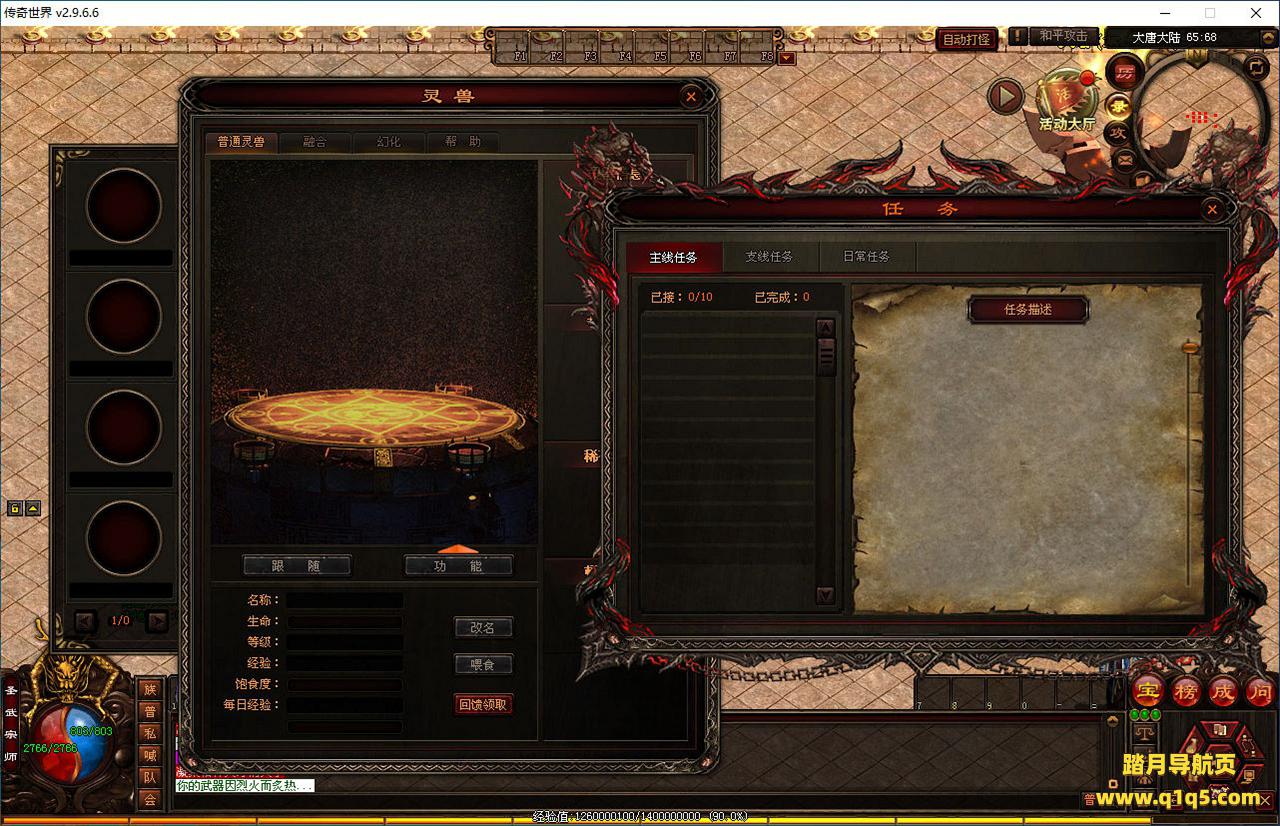Image resolution: width=1280 pixels, height=826 pixels.
Task: Close the 任务 quest window
Action: click(1212, 209)
